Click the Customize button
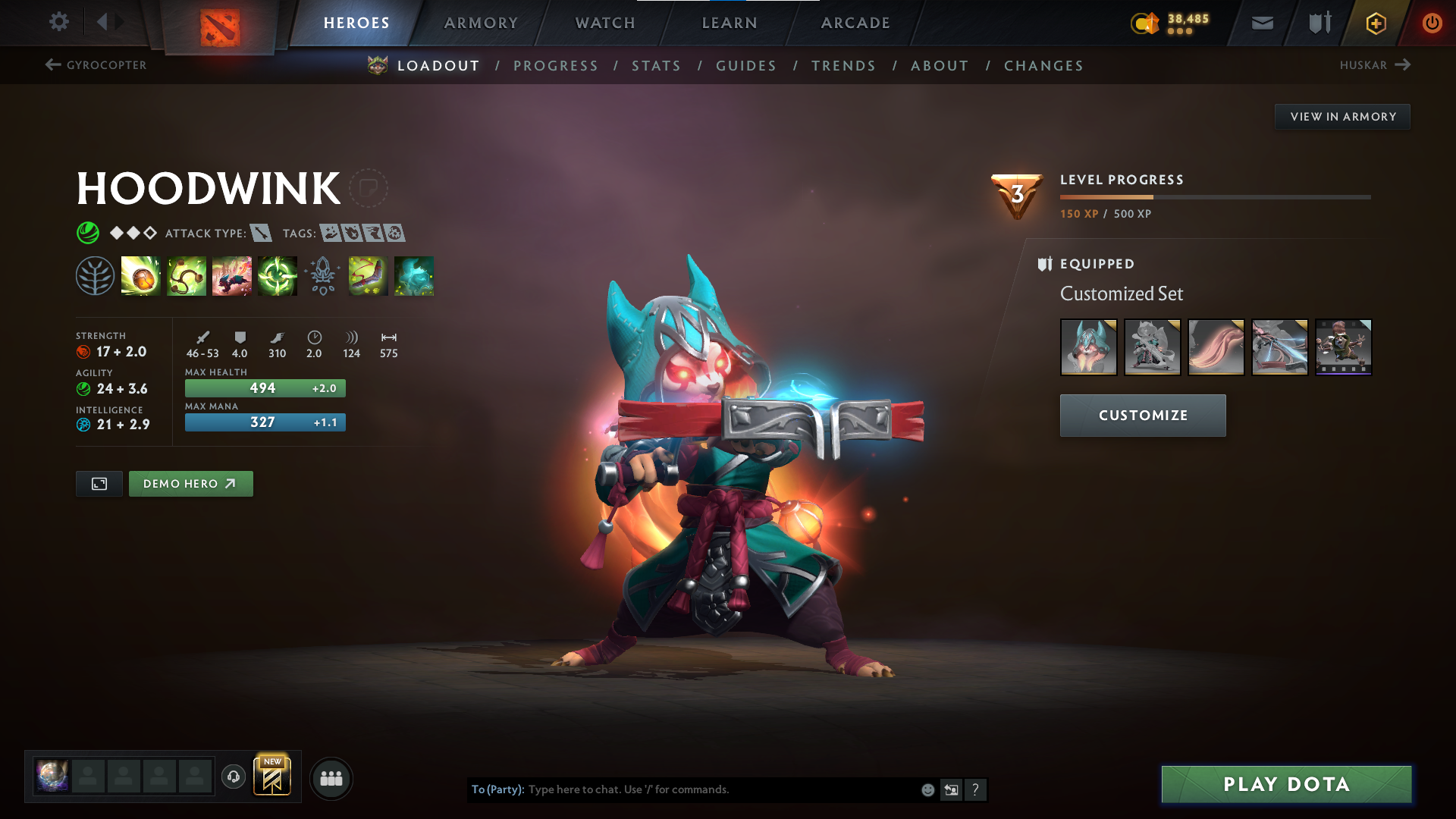The width and height of the screenshot is (1456, 819). [1142, 415]
